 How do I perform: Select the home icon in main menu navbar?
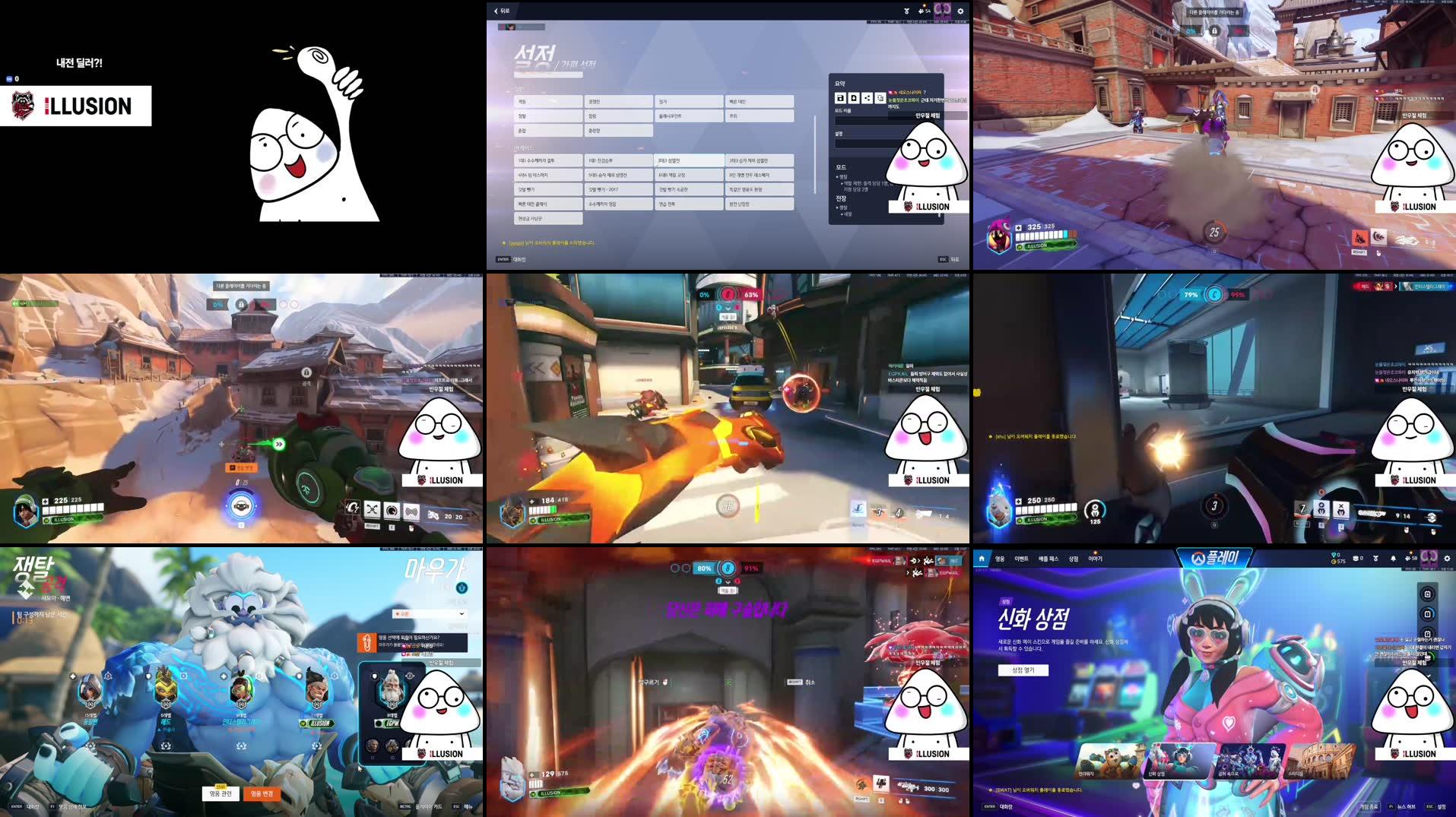click(982, 559)
